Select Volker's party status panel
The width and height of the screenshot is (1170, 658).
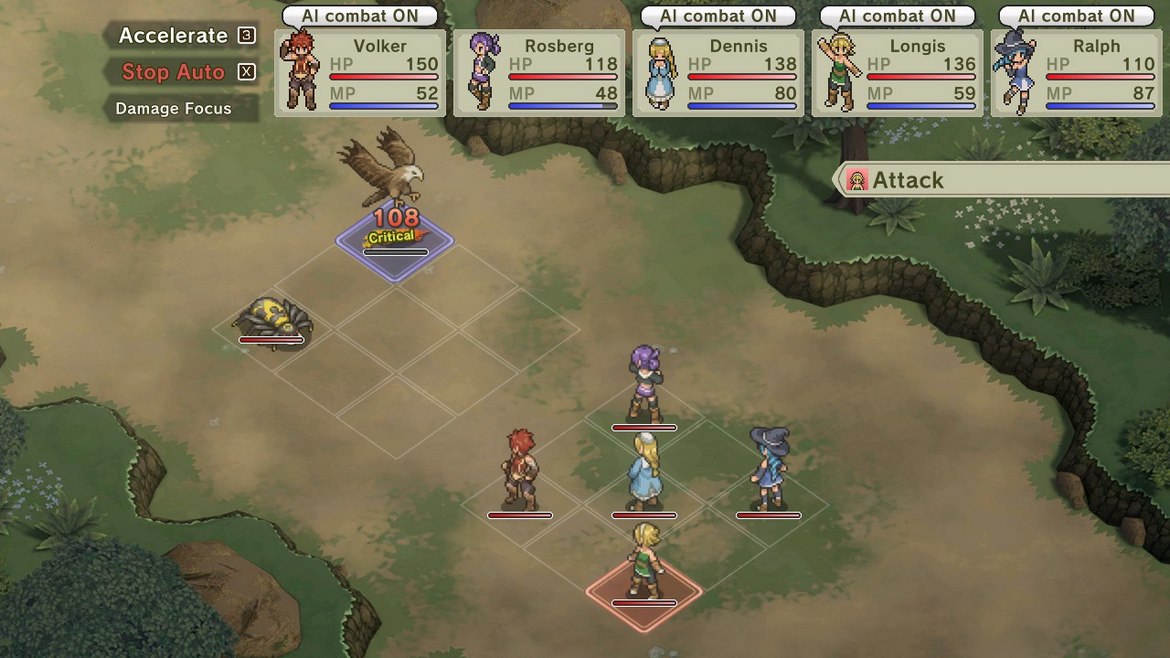tap(360, 73)
